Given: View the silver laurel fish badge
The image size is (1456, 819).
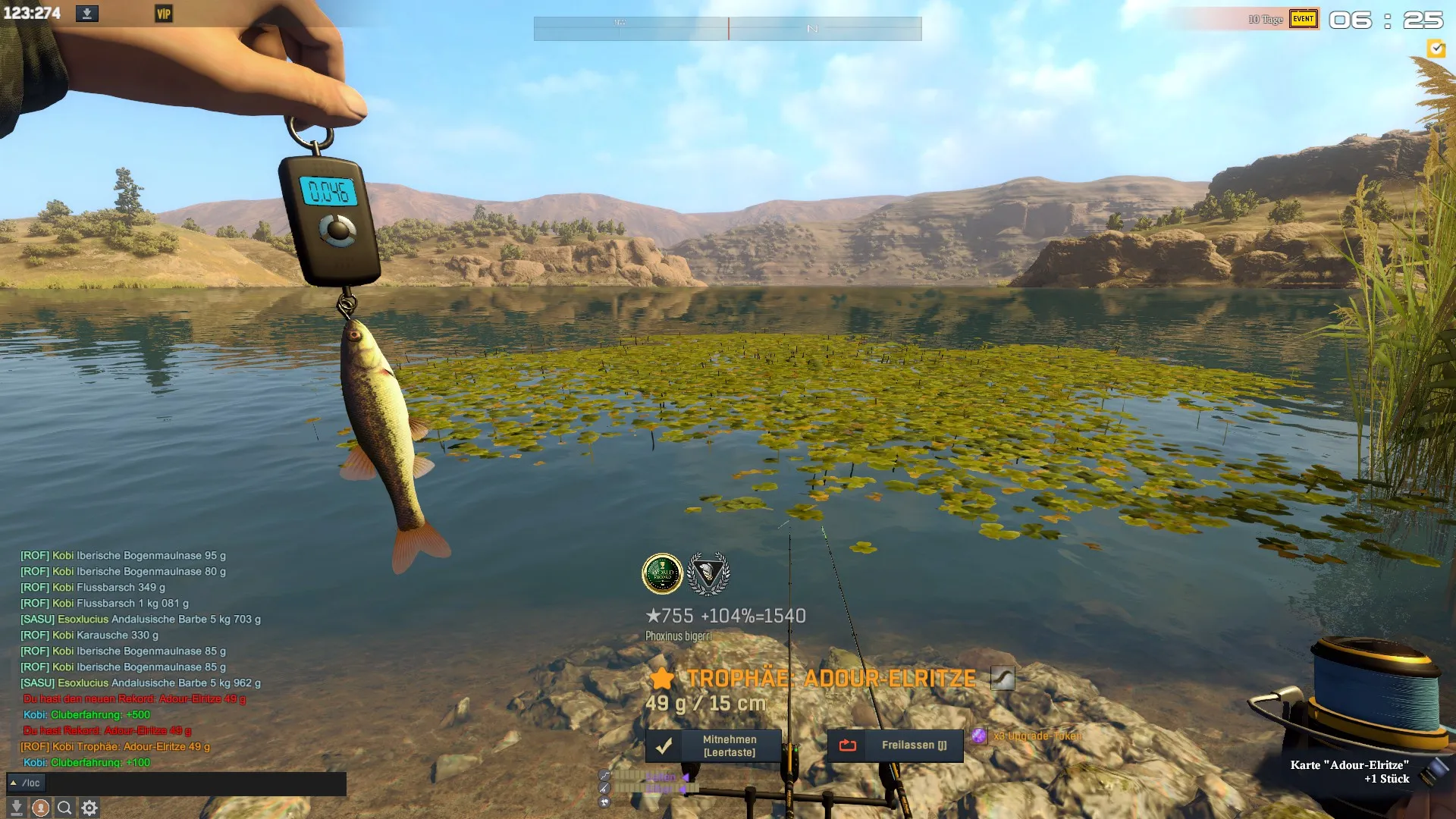Looking at the screenshot, I should point(708,574).
